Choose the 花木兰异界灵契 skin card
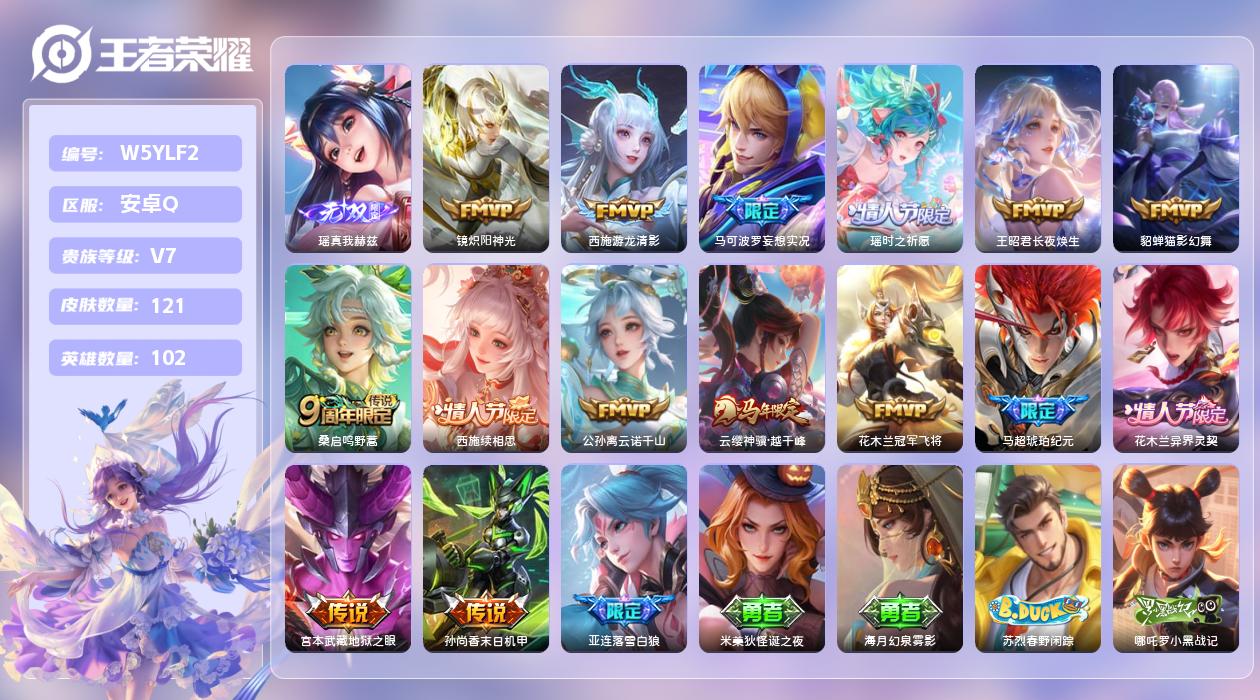 click(1176, 358)
